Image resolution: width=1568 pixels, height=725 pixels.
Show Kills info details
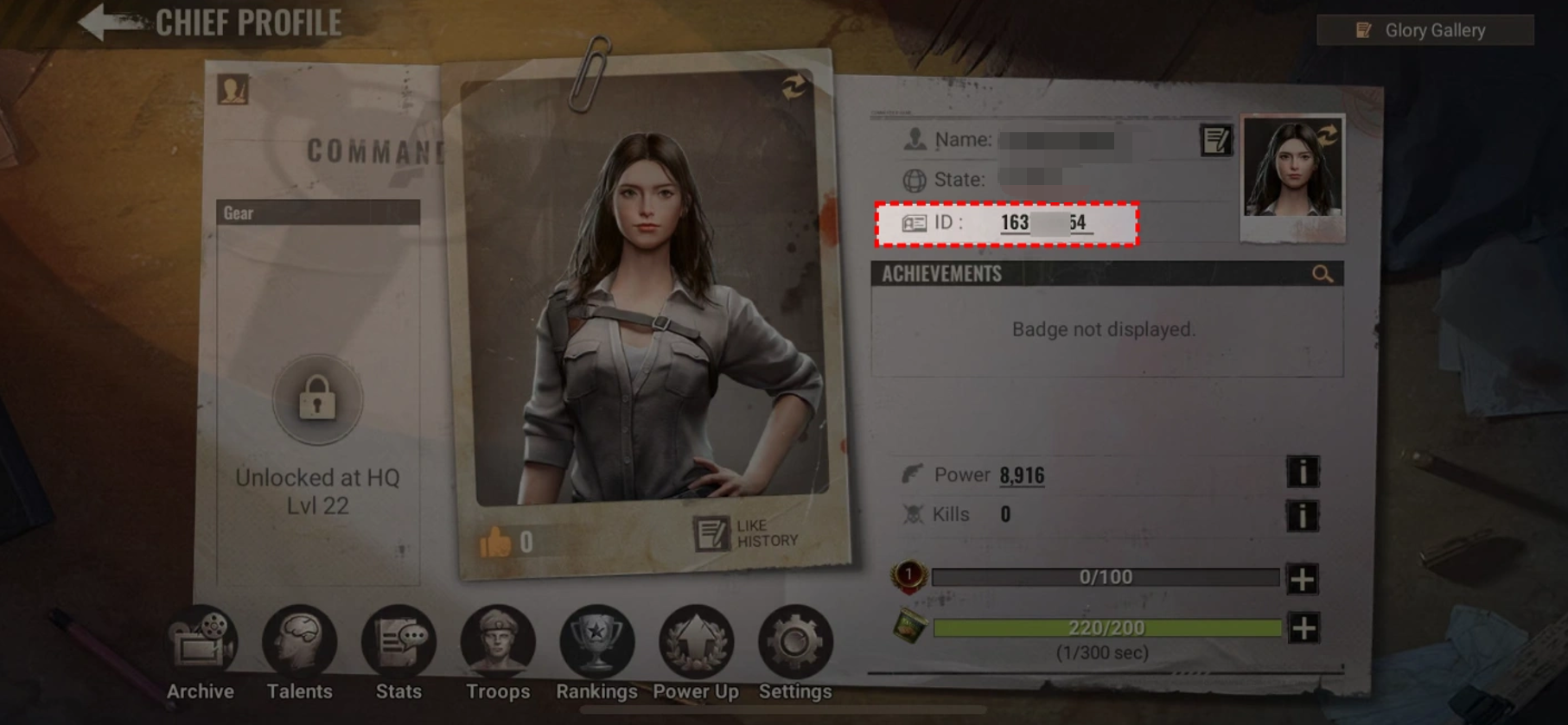click(1302, 516)
